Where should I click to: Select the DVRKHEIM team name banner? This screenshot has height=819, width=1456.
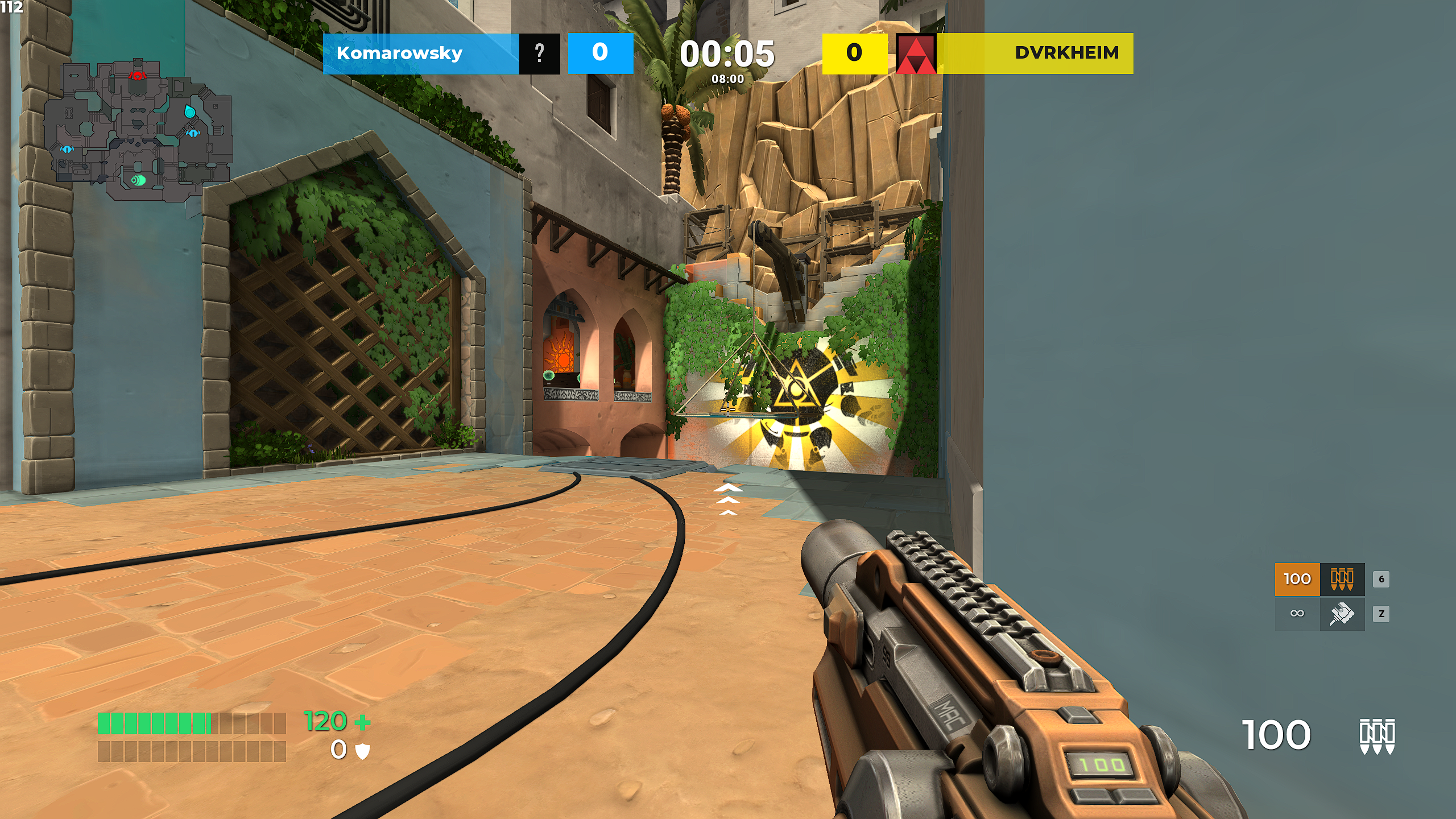[1067, 53]
